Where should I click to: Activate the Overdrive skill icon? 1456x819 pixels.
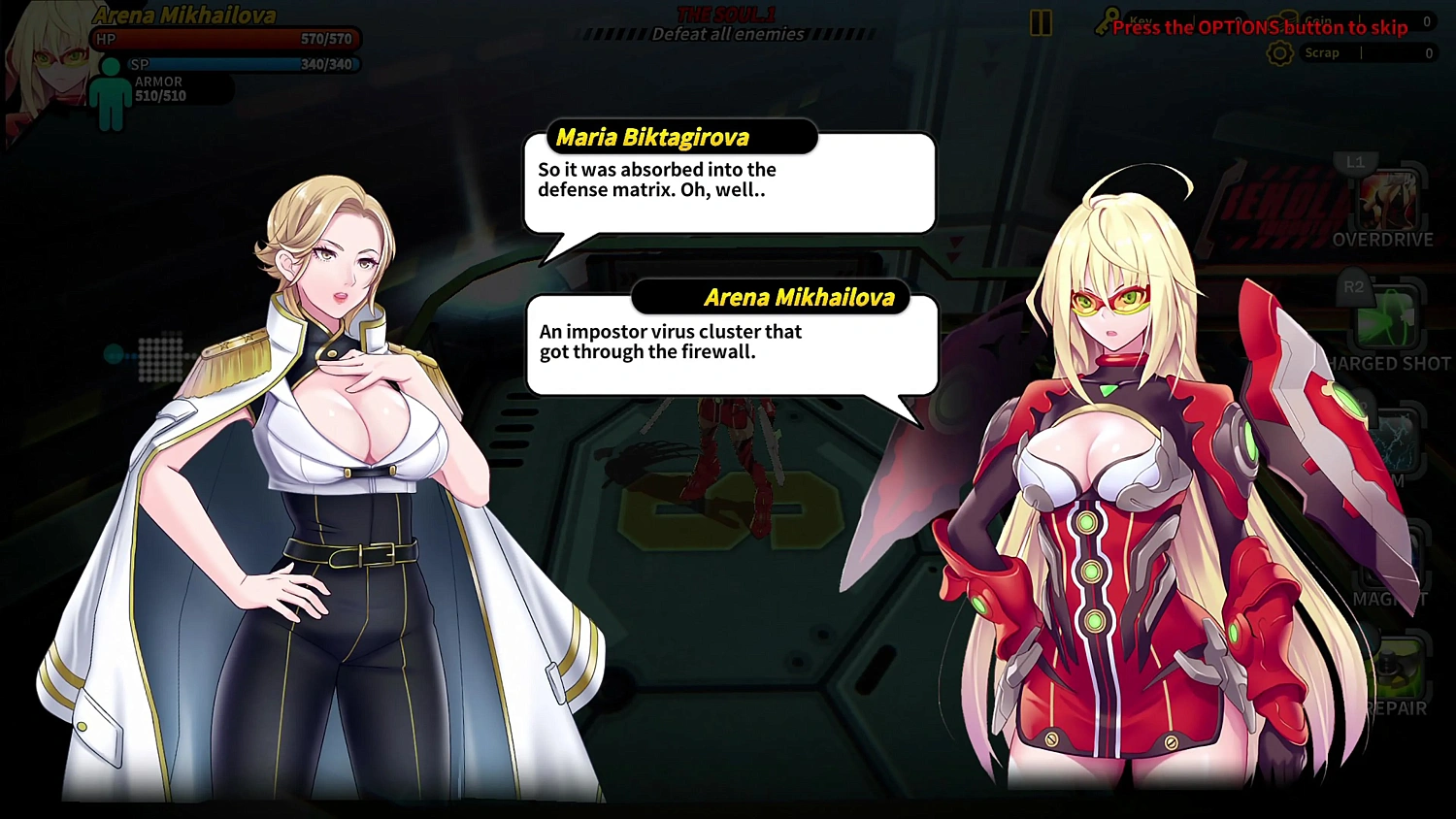tap(1388, 201)
